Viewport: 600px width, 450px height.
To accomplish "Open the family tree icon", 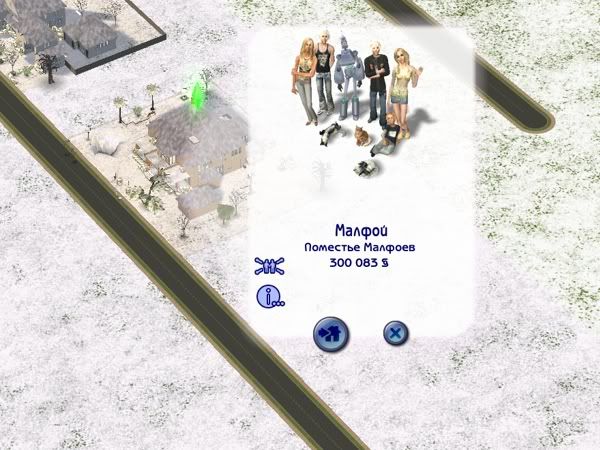I will [270, 265].
